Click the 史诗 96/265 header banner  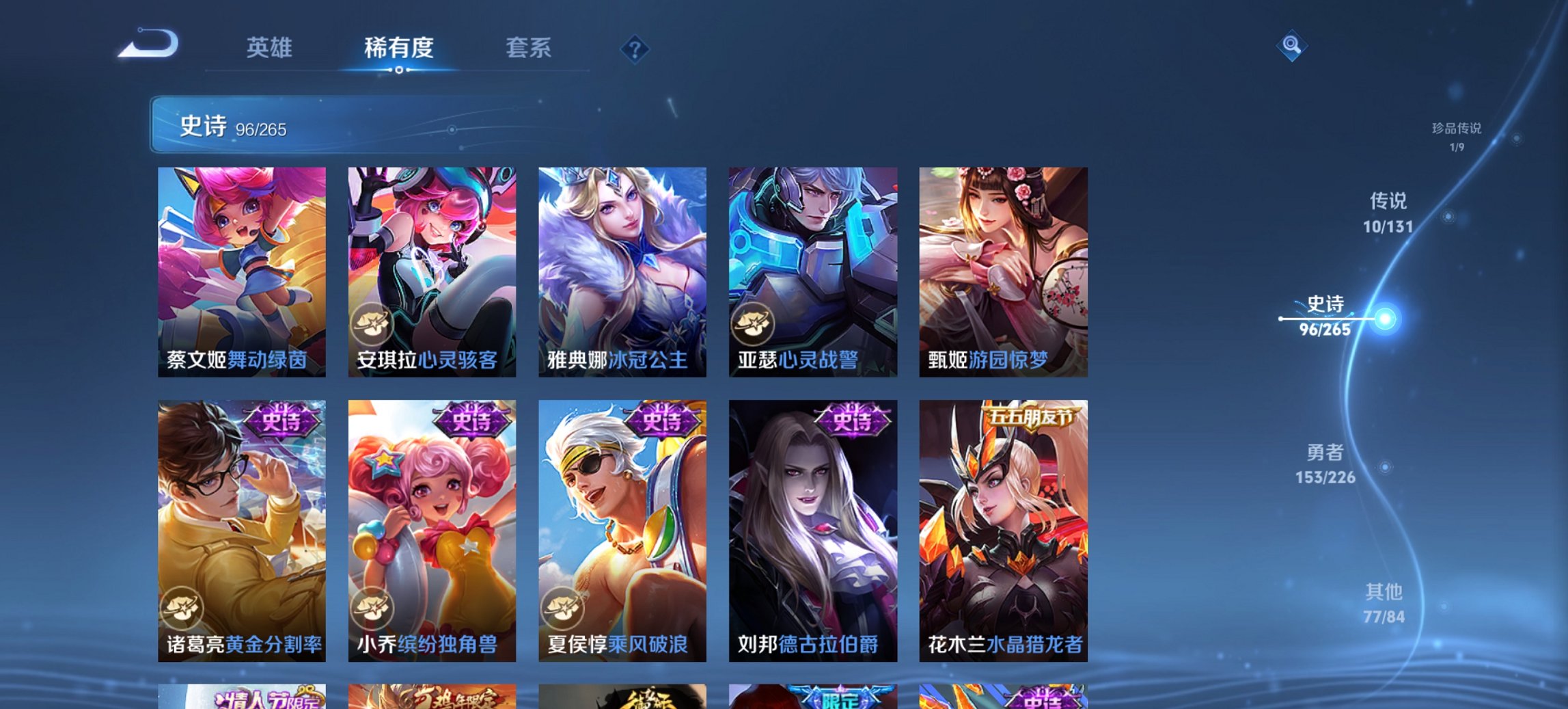pos(232,126)
